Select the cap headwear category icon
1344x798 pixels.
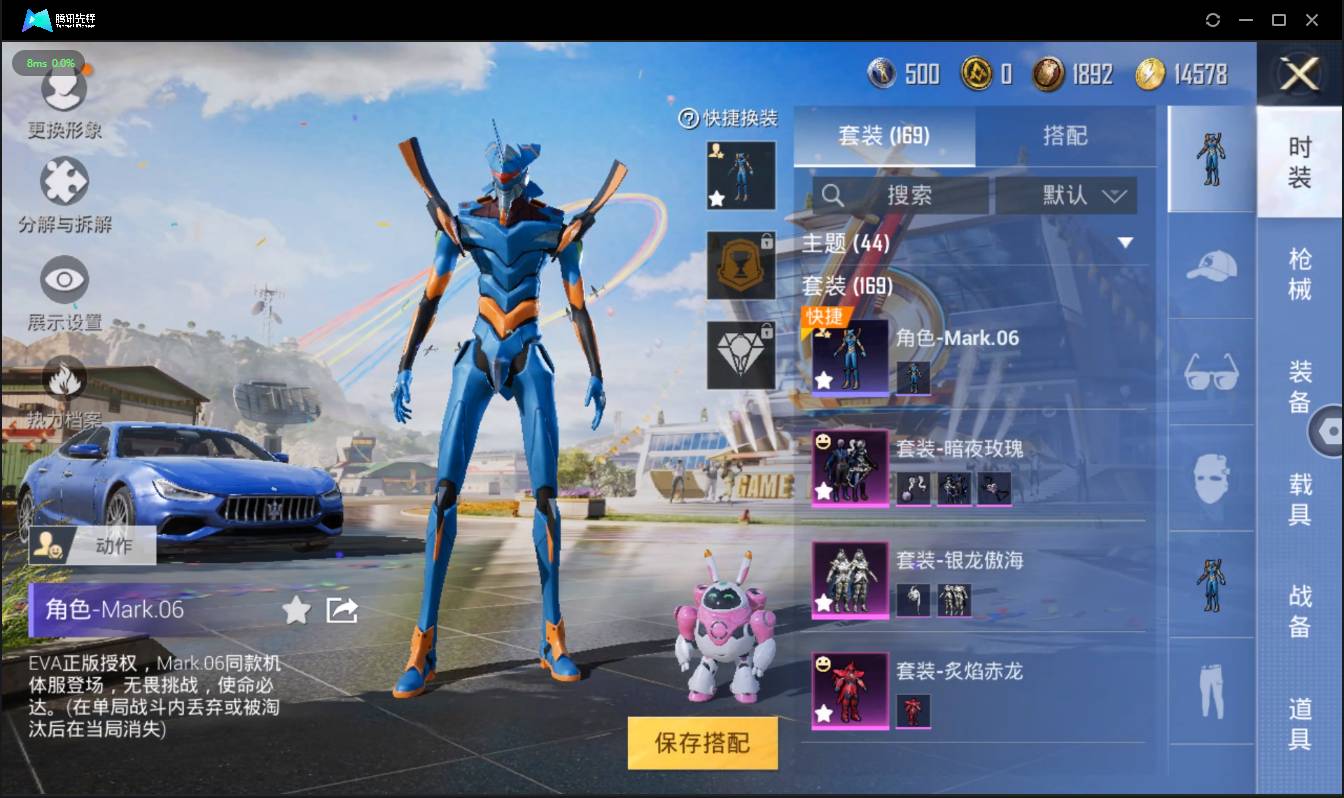(x=1211, y=266)
